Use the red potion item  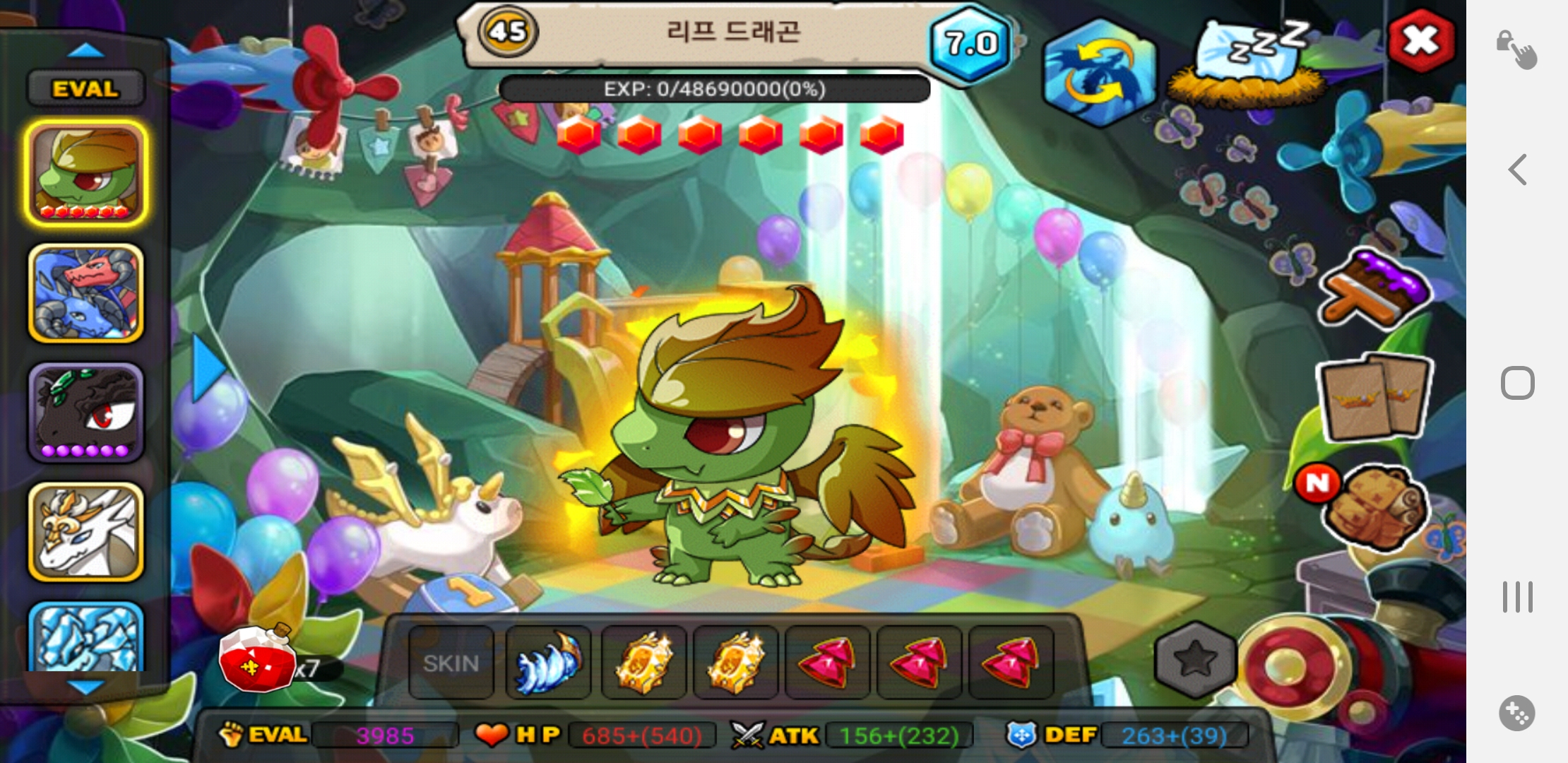pyautogui.click(x=258, y=661)
